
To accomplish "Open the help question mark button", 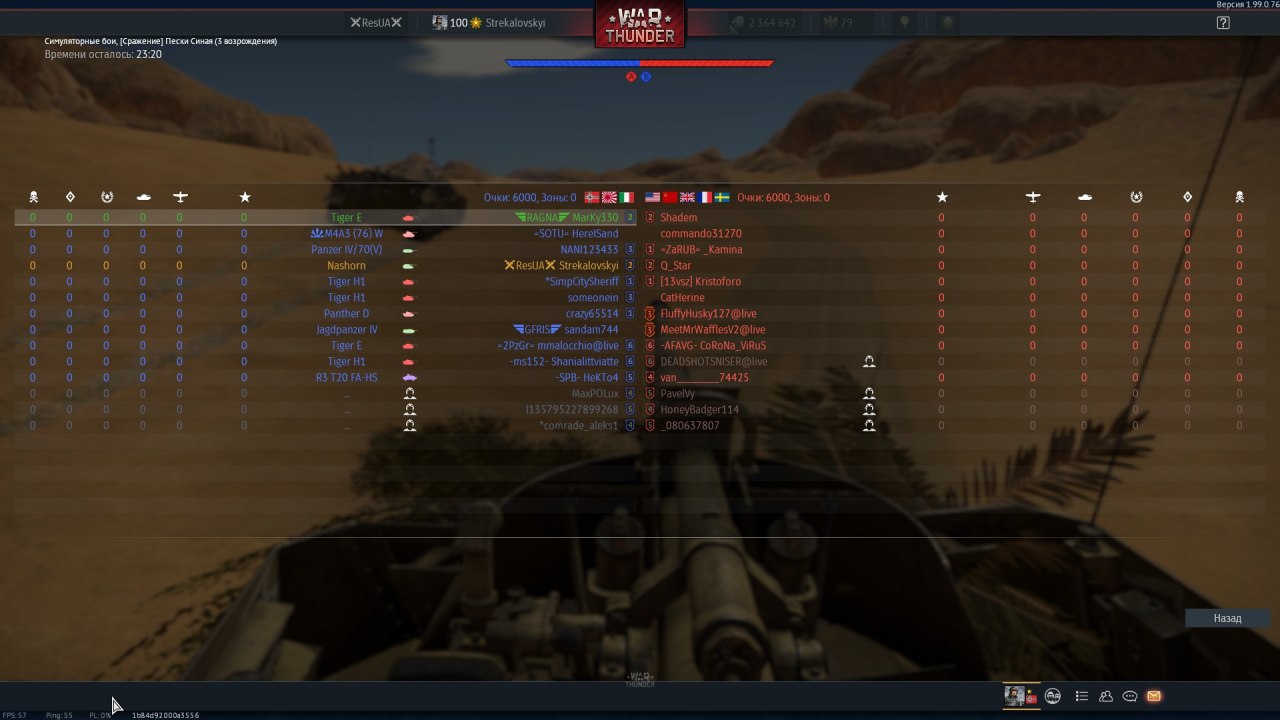I will tap(1223, 22).
